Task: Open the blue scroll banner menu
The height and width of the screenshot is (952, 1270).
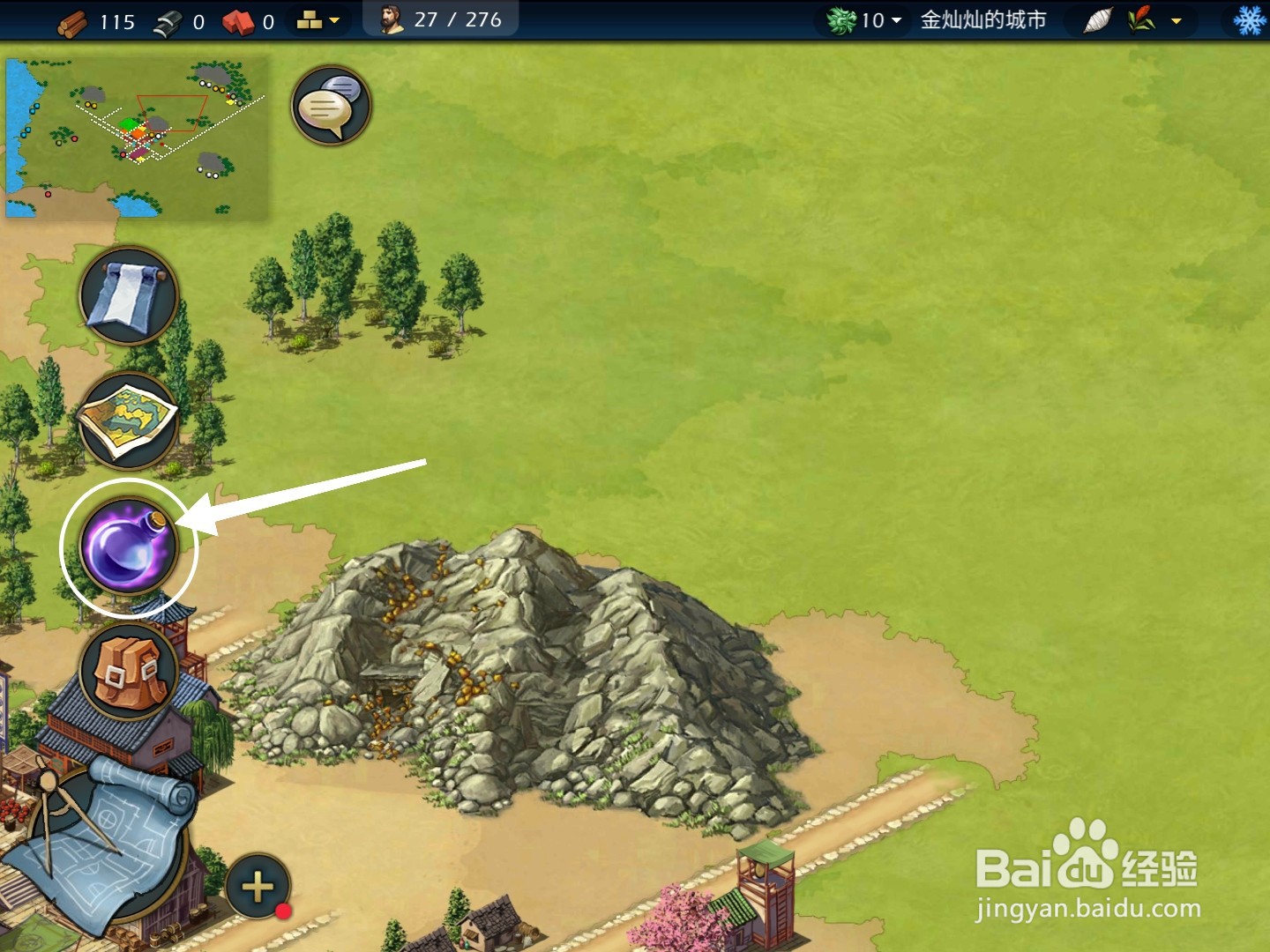Action: (129, 295)
